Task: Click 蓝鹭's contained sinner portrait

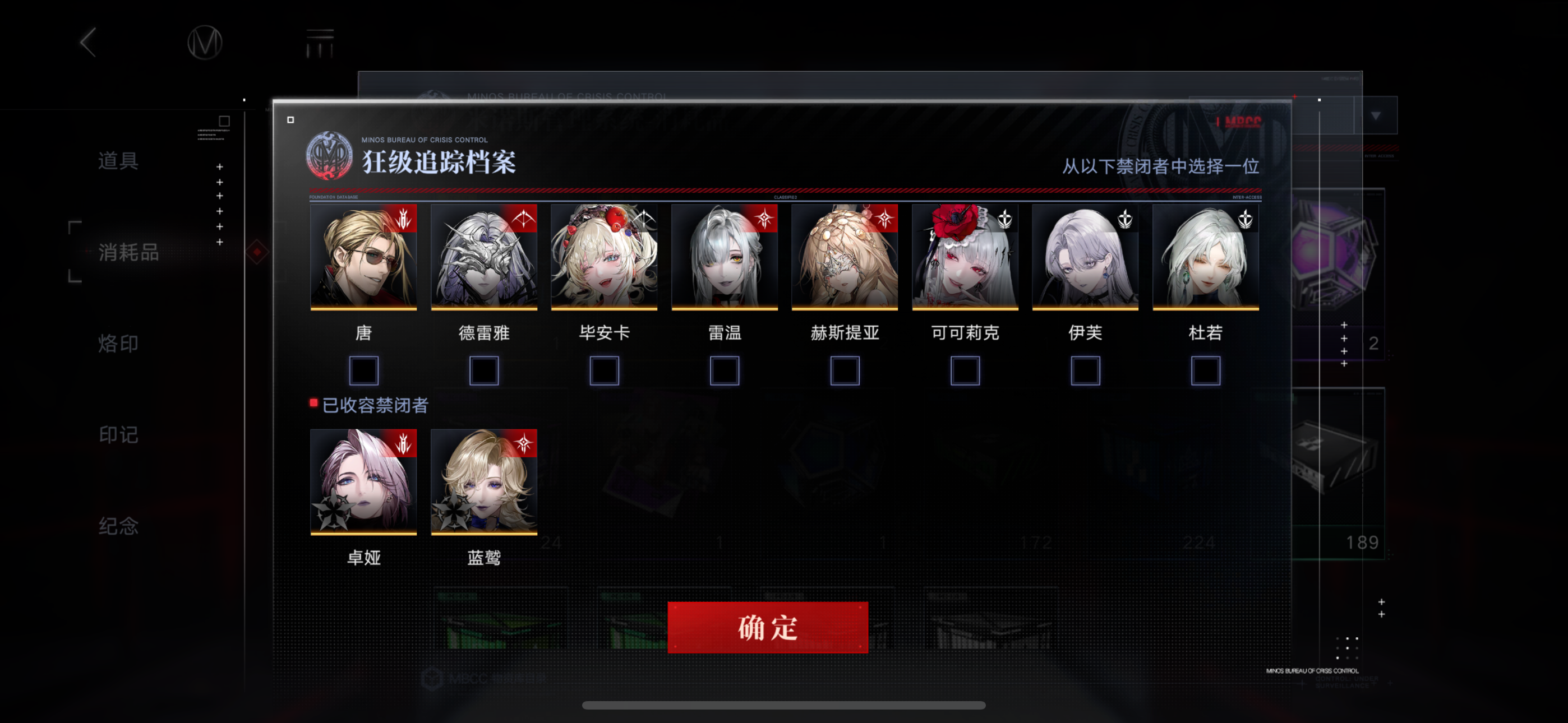Action: point(483,482)
